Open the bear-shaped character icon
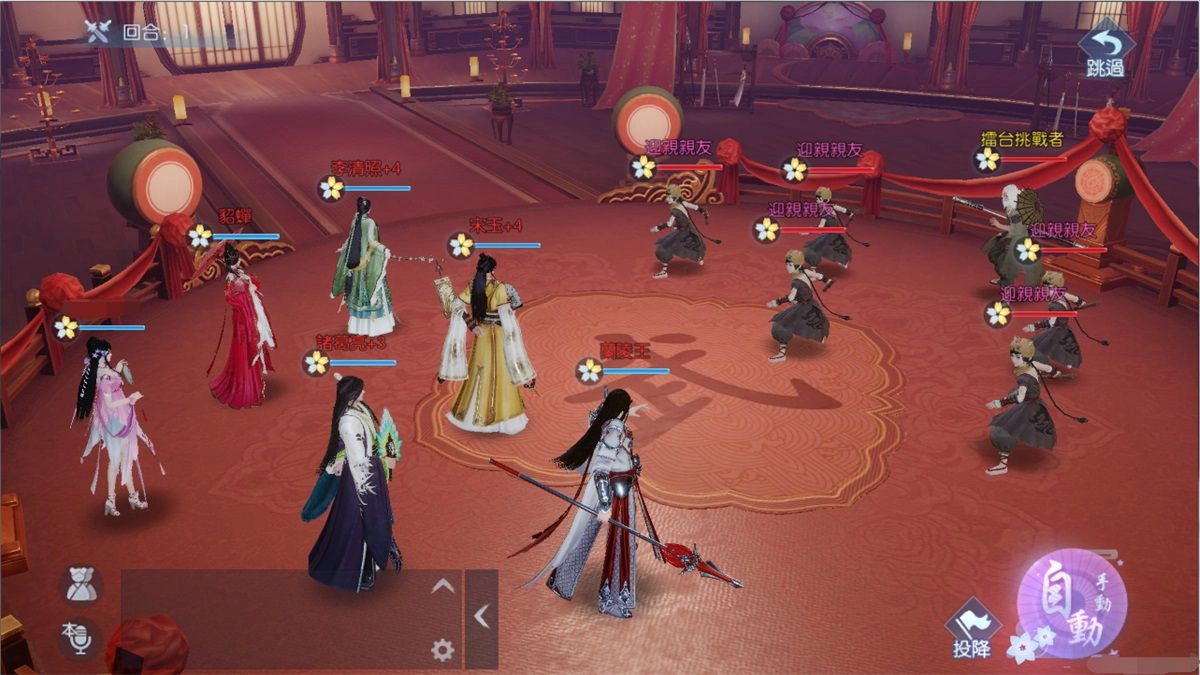 pos(80,586)
